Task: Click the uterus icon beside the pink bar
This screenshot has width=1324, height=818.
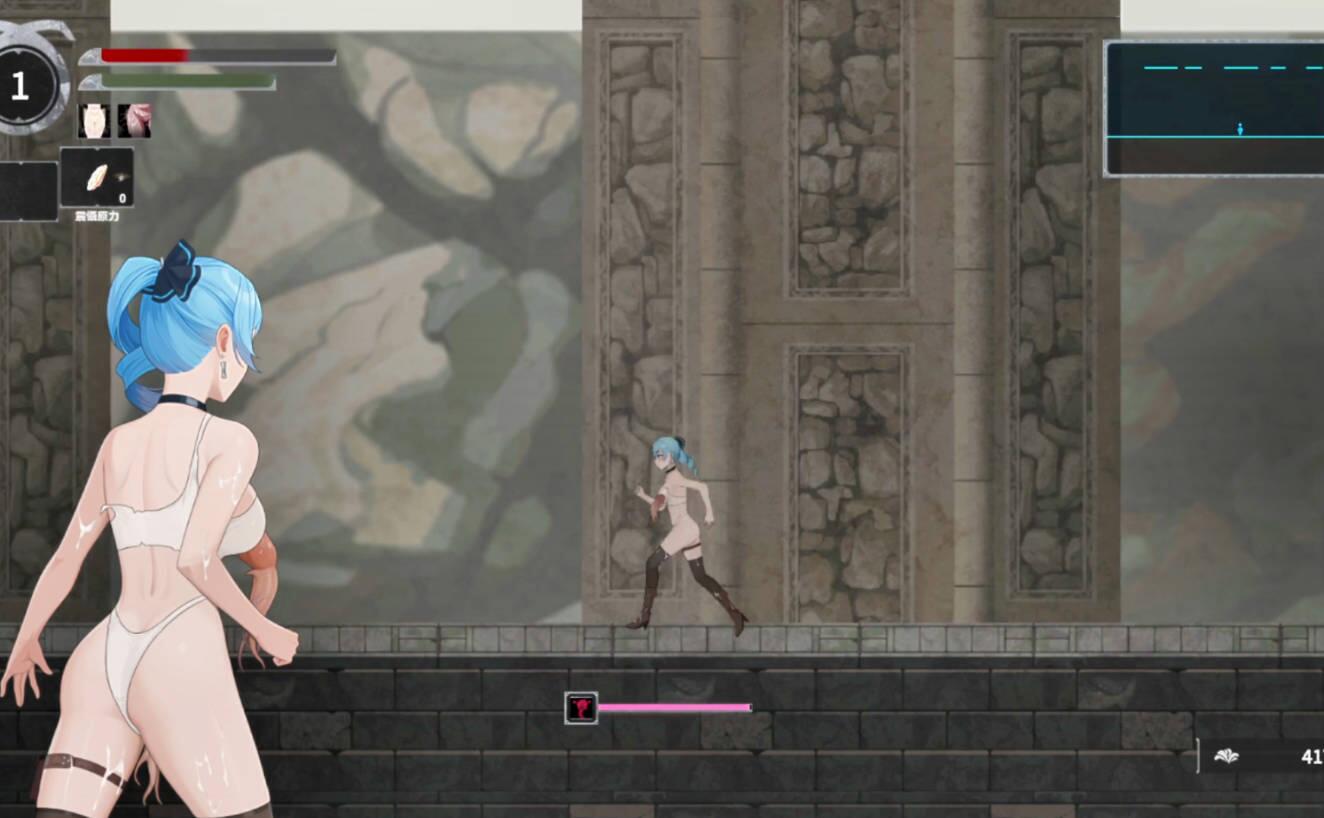Action: tap(579, 706)
